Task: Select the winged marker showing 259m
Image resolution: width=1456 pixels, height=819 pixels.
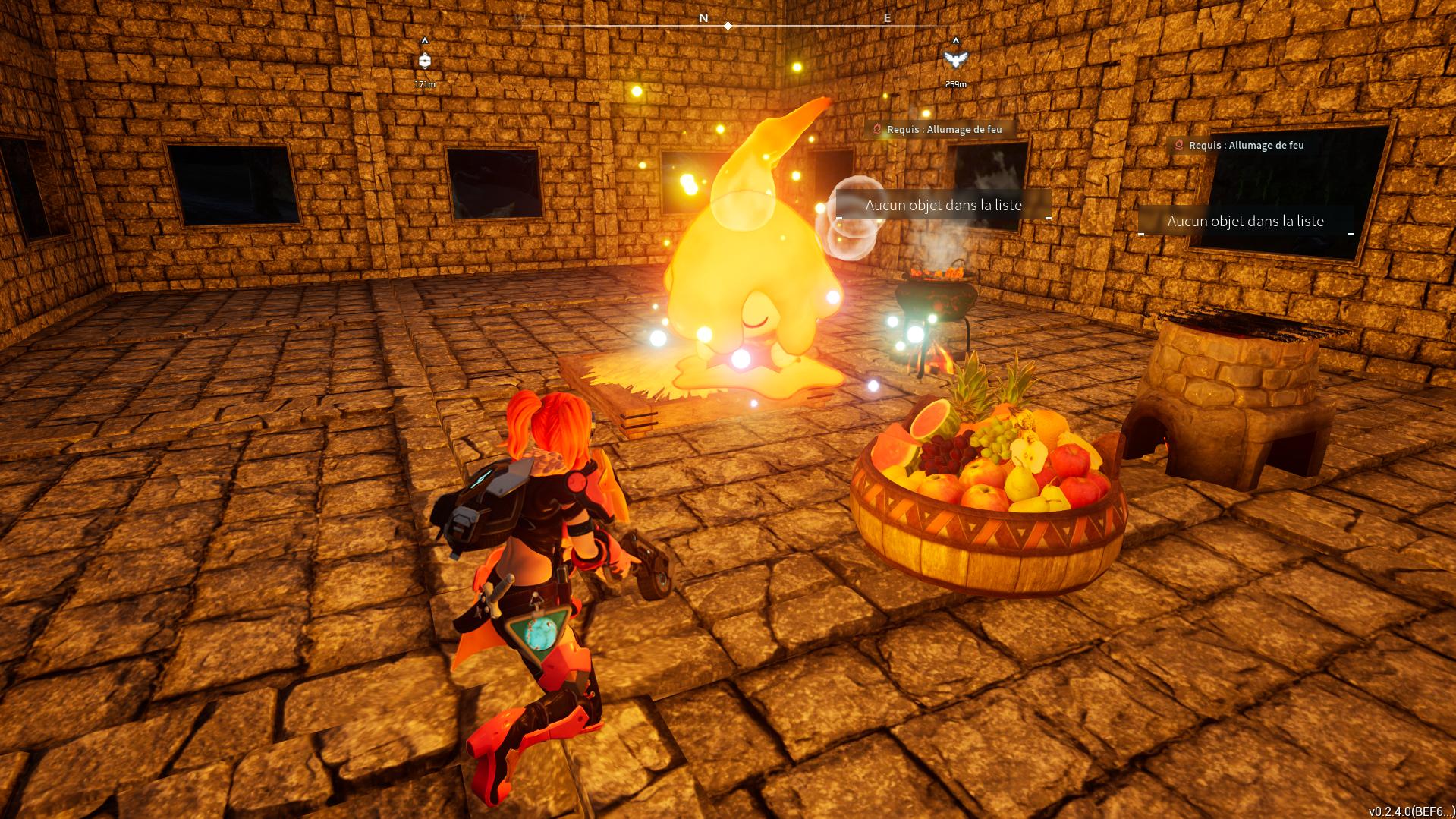Action: 955,60
